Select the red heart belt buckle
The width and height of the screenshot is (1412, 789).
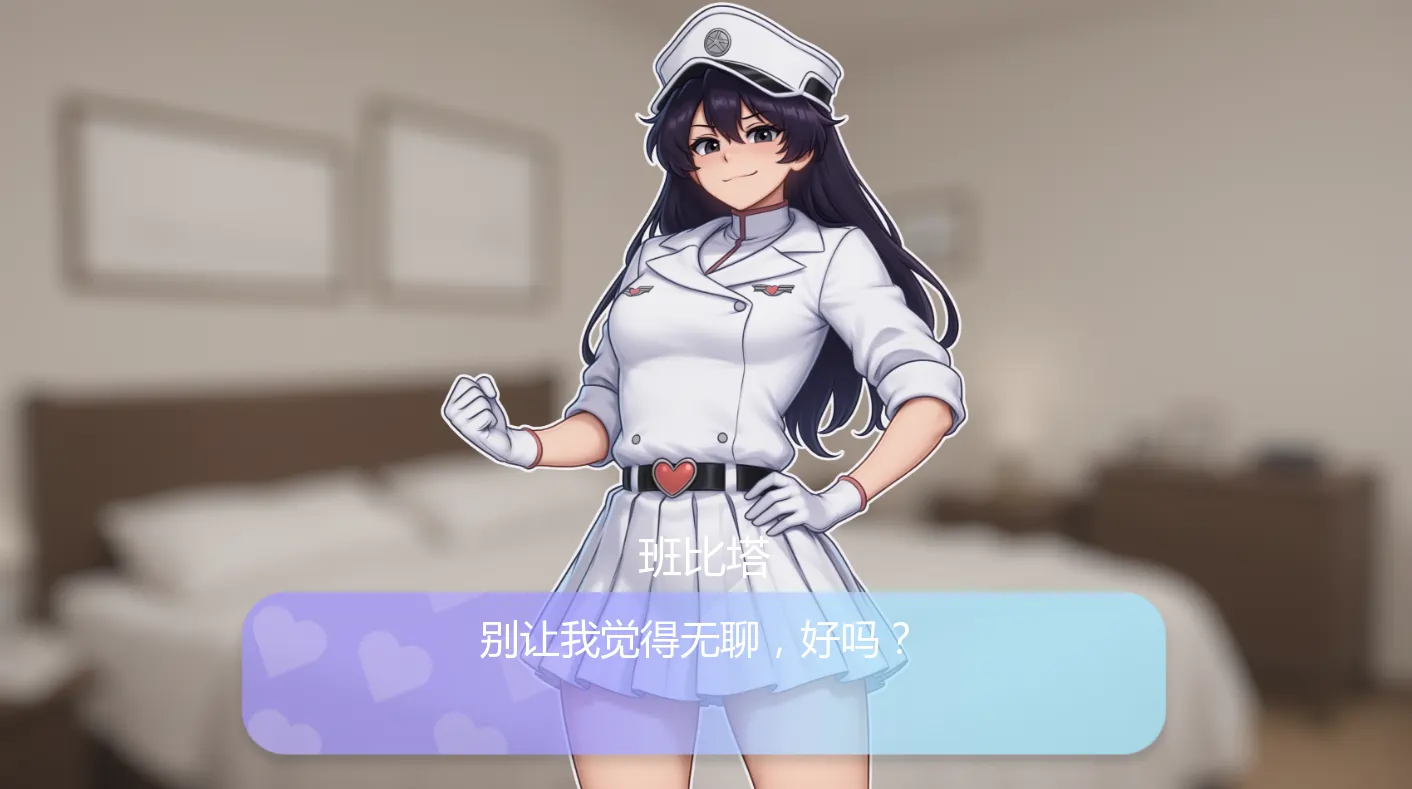click(673, 475)
